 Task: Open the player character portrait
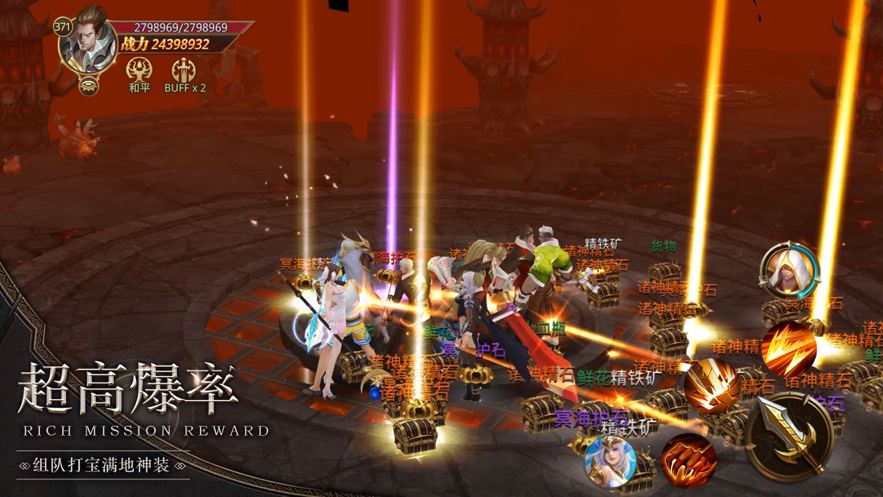click(88, 42)
